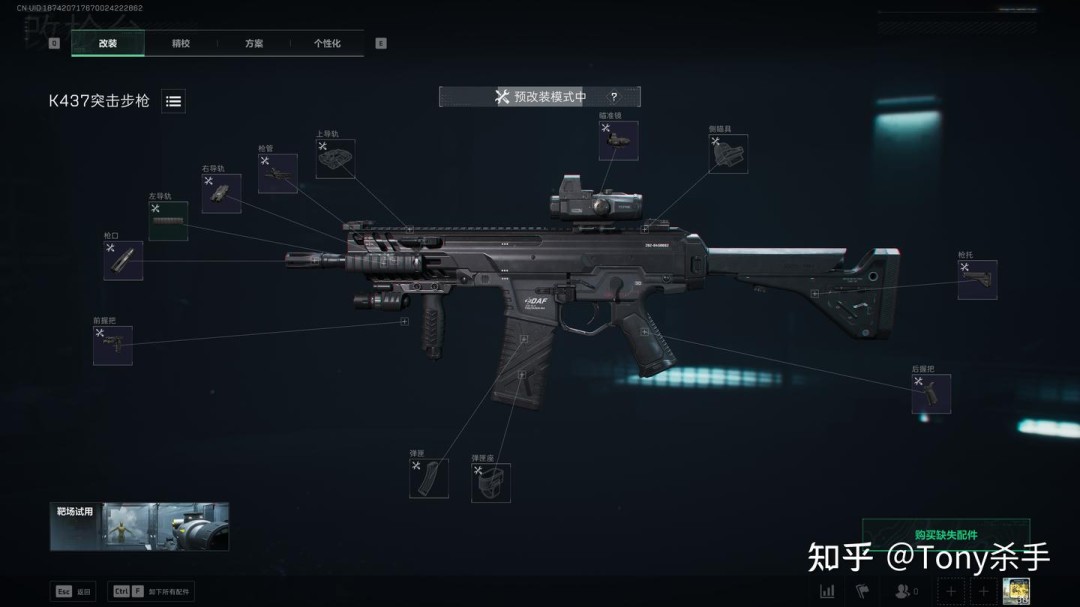Select the 瞄准镜 optic slot
This screenshot has height=607, width=1080.
(618, 141)
